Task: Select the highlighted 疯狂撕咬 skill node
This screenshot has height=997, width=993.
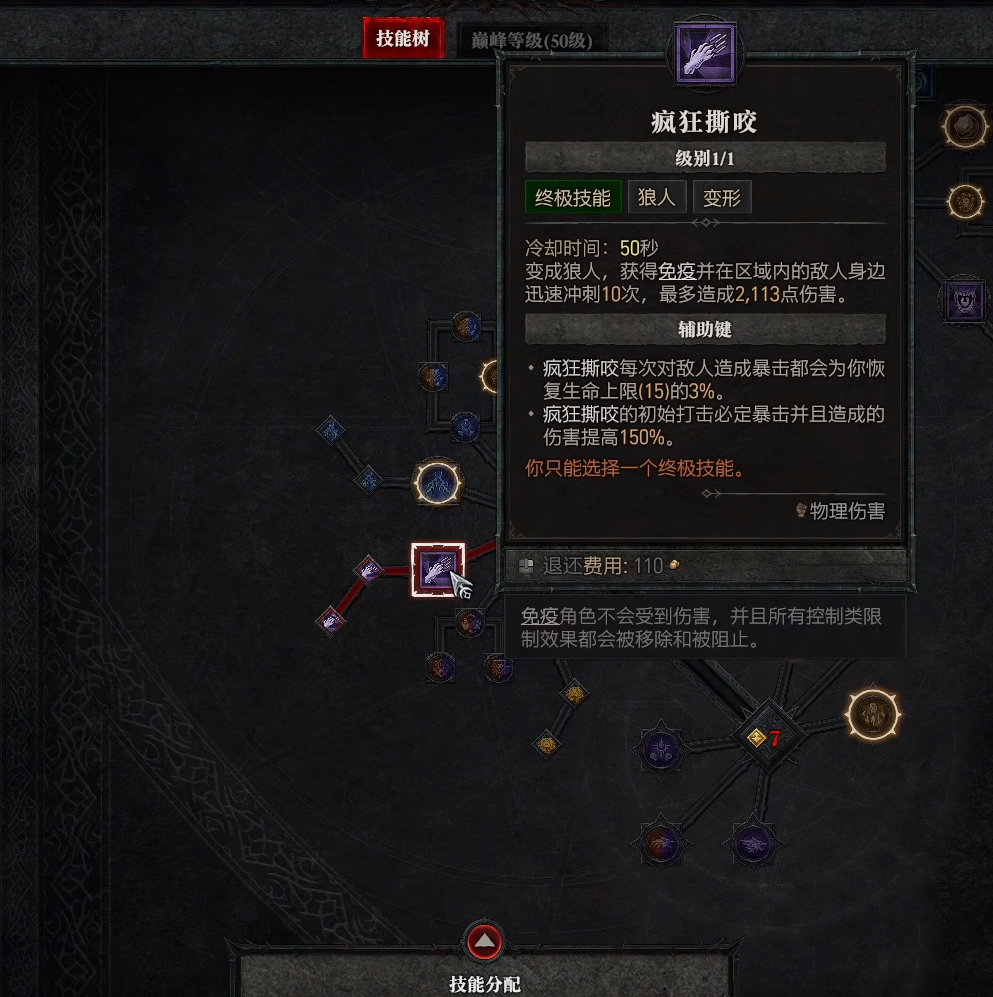Action: click(x=438, y=570)
